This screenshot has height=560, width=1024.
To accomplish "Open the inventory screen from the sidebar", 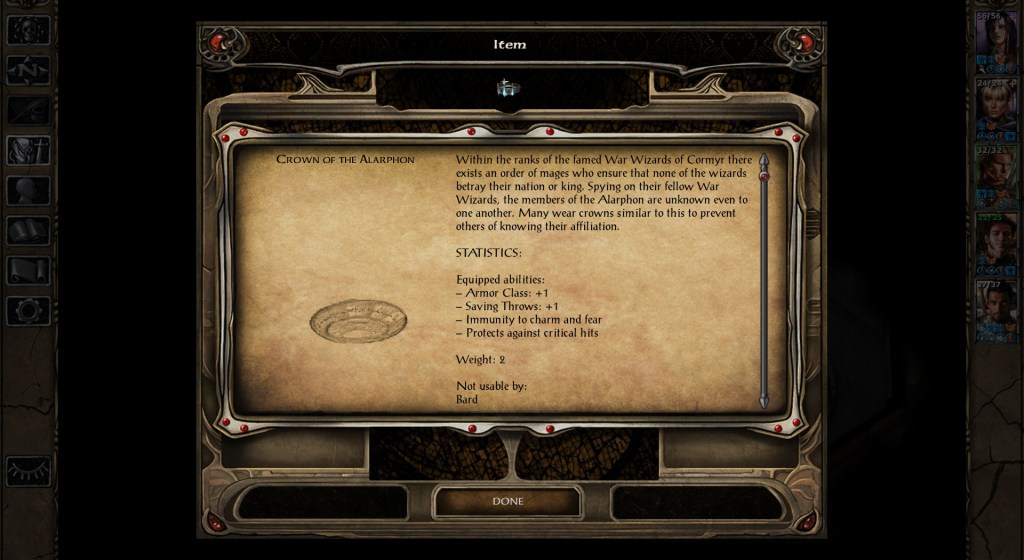I will coord(28,150).
